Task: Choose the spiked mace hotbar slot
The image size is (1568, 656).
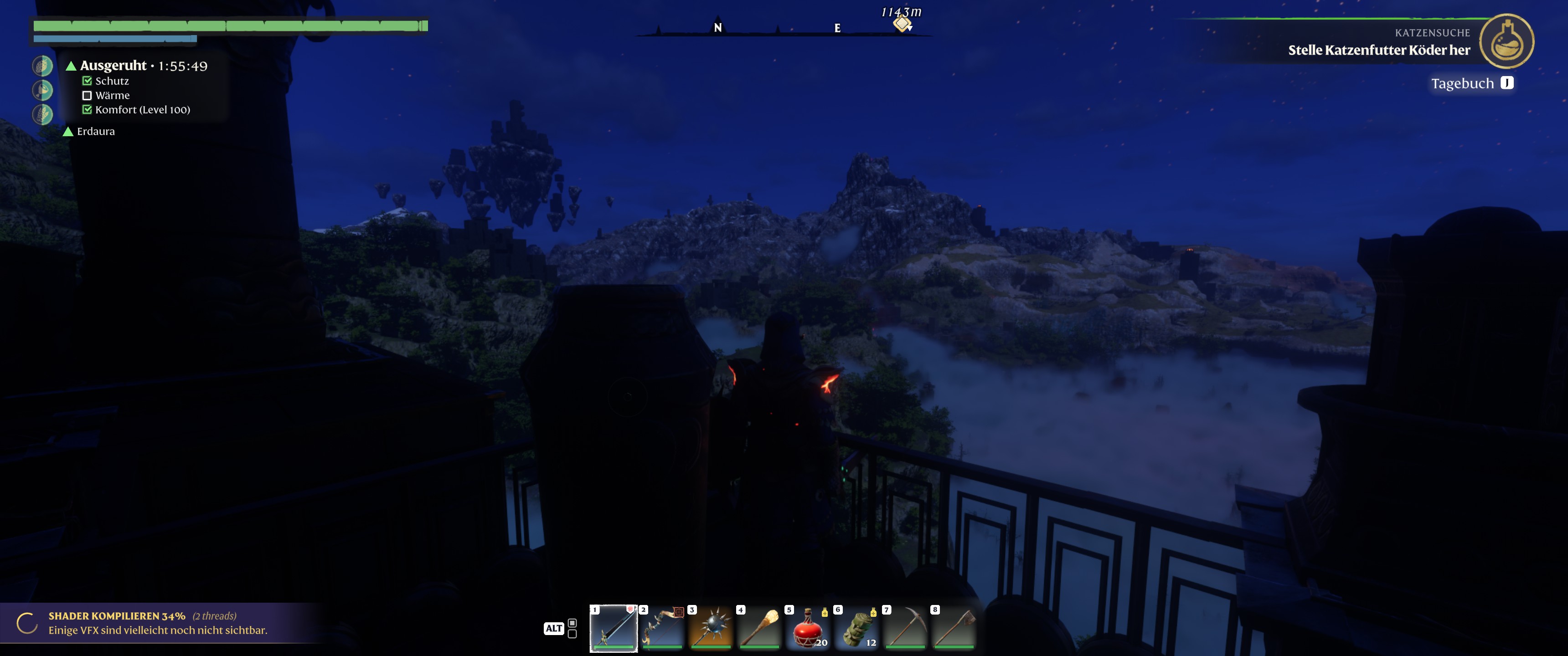Action: tap(710, 627)
